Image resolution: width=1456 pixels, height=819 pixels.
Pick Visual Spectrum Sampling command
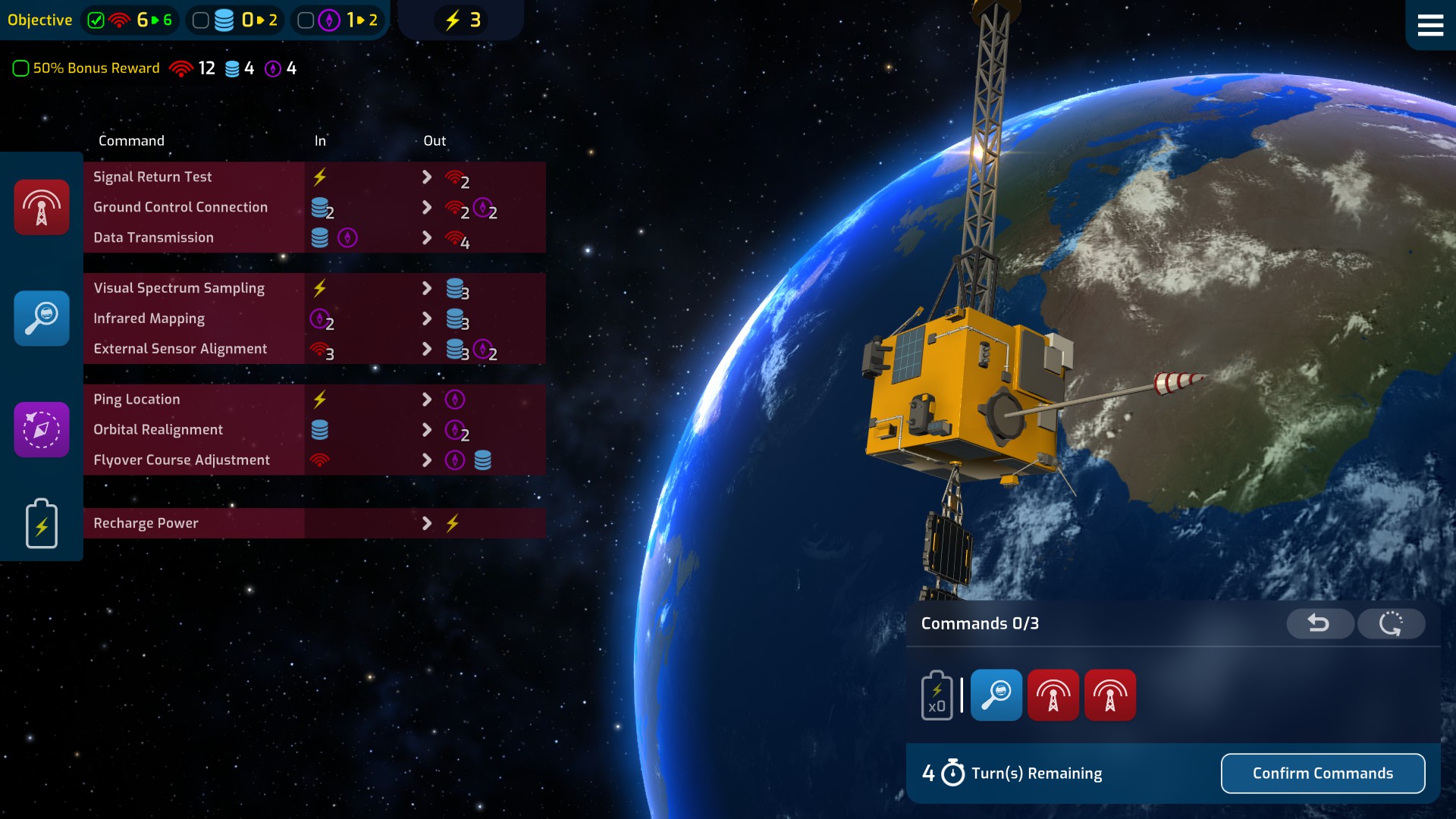(x=179, y=288)
